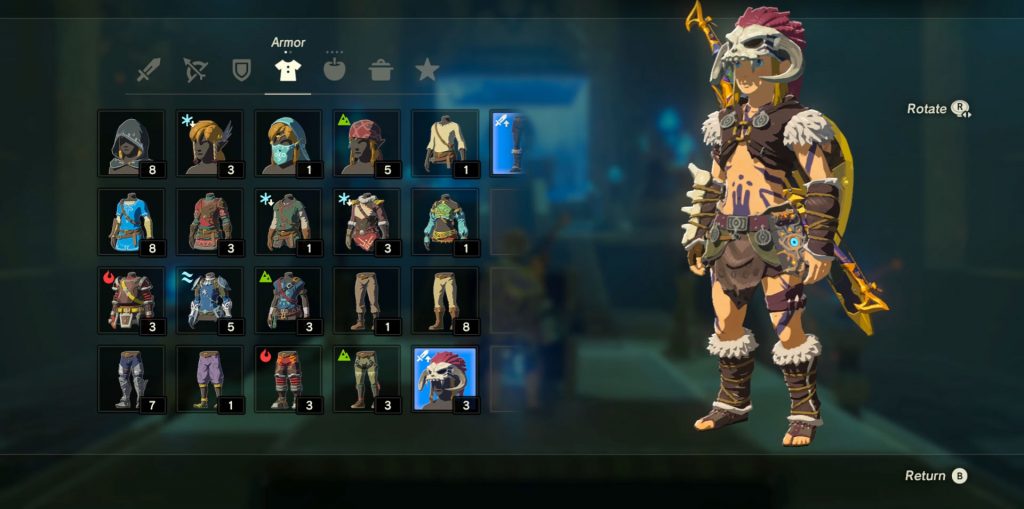The height and width of the screenshot is (509, 1024).
Task: Select the blue Zora armor with wave icon
Action: click(209, 299)
